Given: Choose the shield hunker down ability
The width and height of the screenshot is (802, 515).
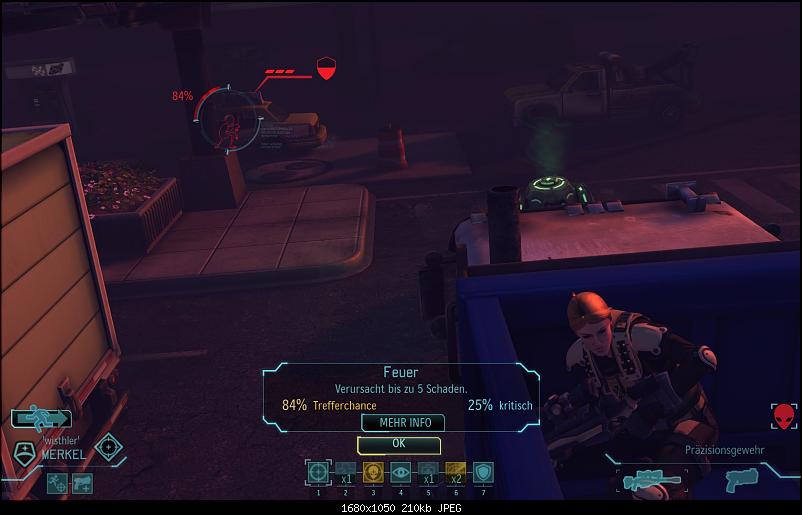Looking at the screenshot, I should click(x=483, y=472).
